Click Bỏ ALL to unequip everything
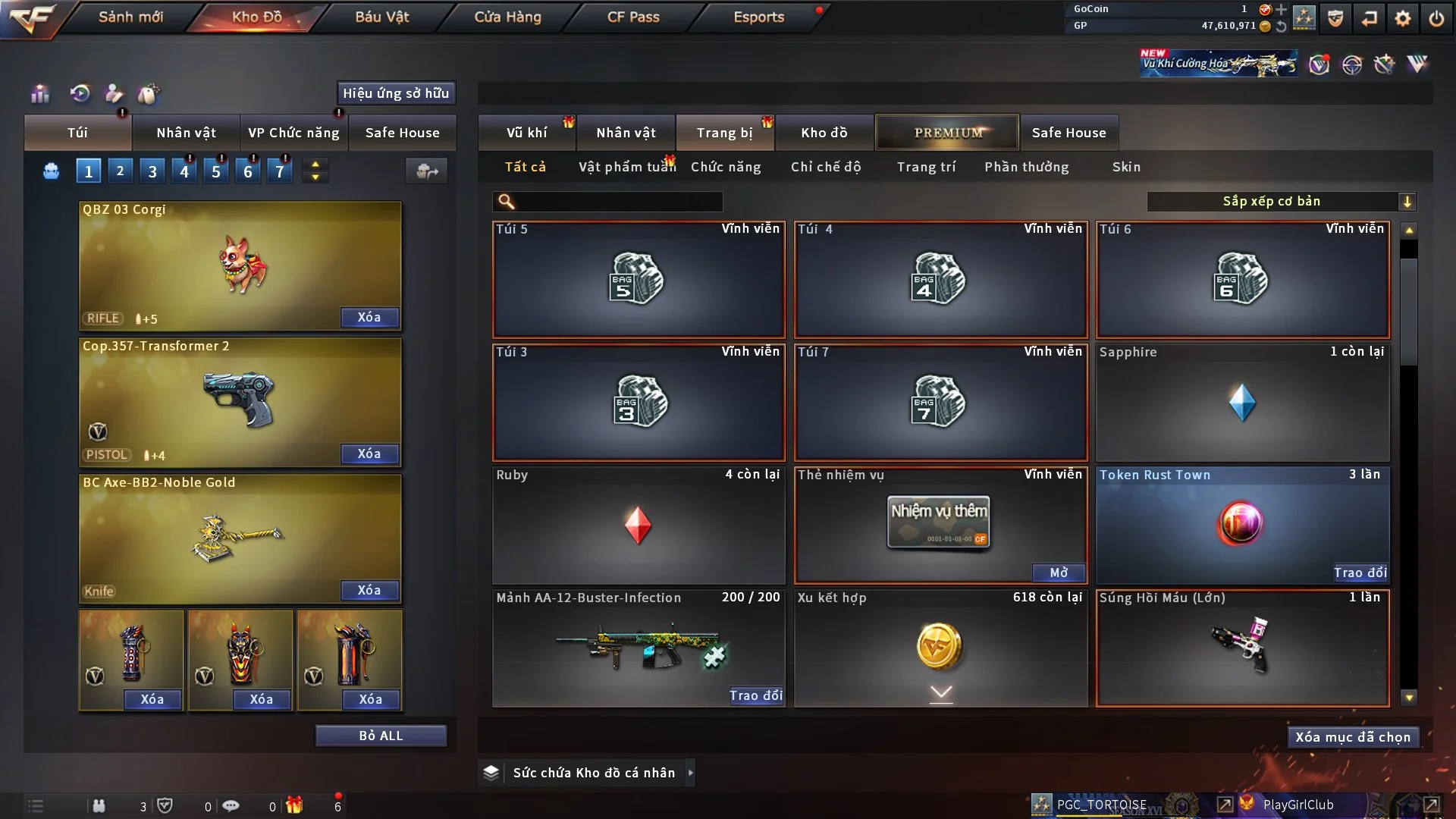The image size is (1456, 819). 381,736
